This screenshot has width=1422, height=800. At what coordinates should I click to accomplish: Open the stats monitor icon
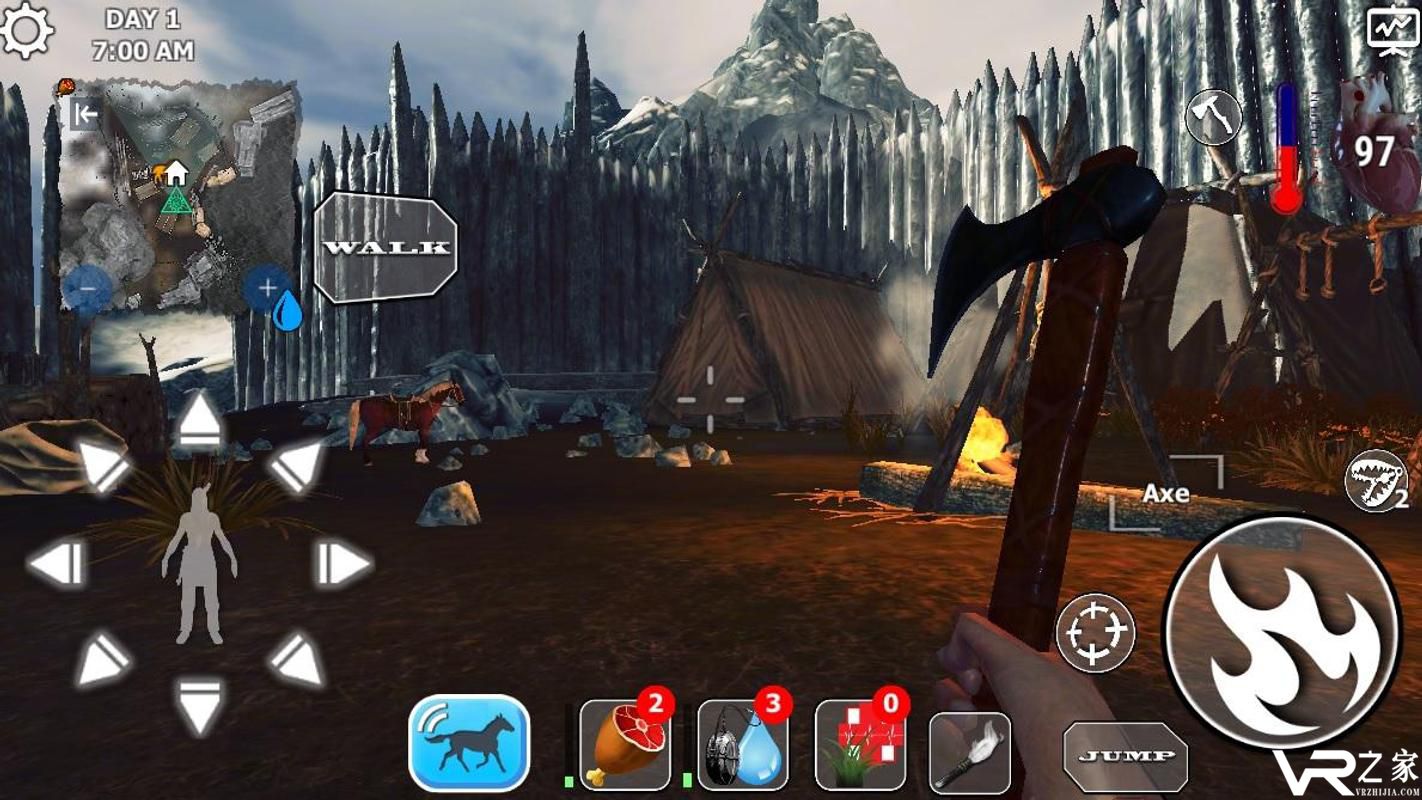(x=1393, y=31)
